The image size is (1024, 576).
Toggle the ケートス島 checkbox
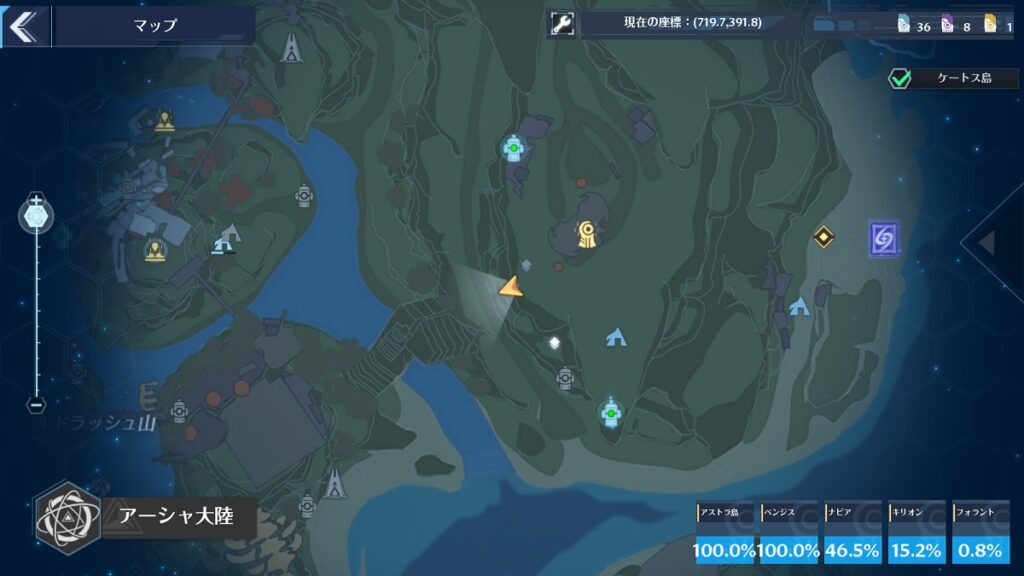[x=901, y=78]
